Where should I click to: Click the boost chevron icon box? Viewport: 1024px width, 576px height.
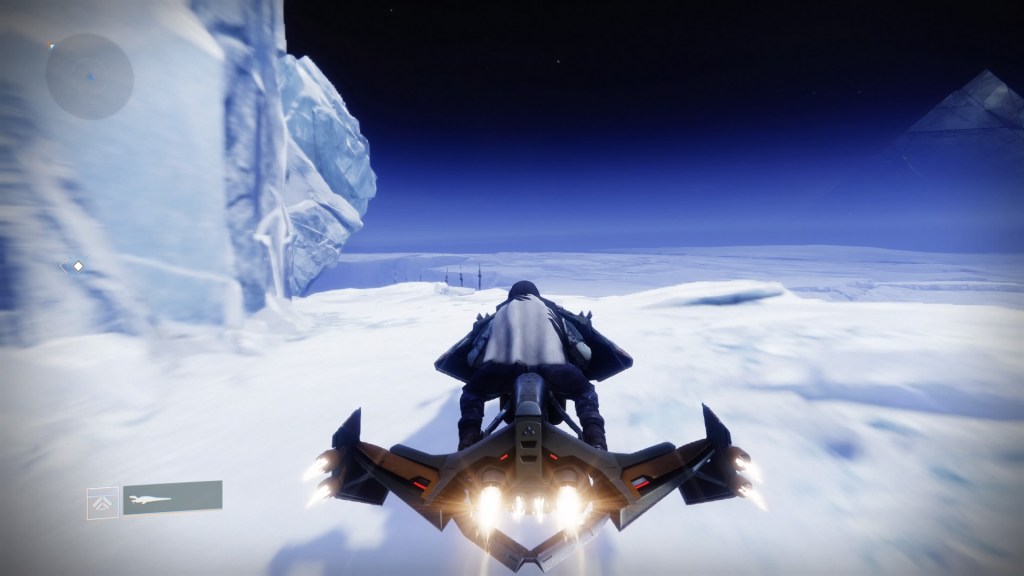(102, 501)
